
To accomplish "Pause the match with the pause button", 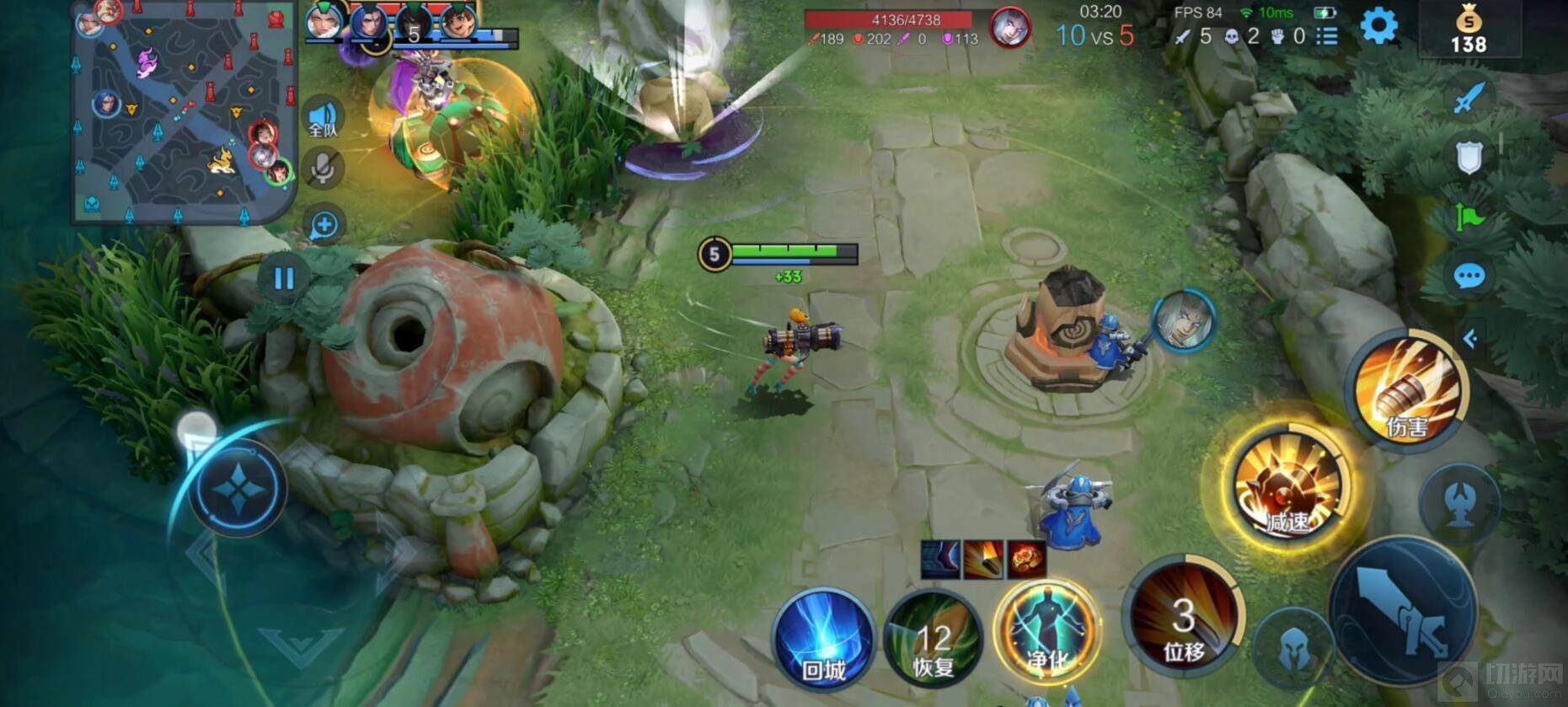I will 284,278.
